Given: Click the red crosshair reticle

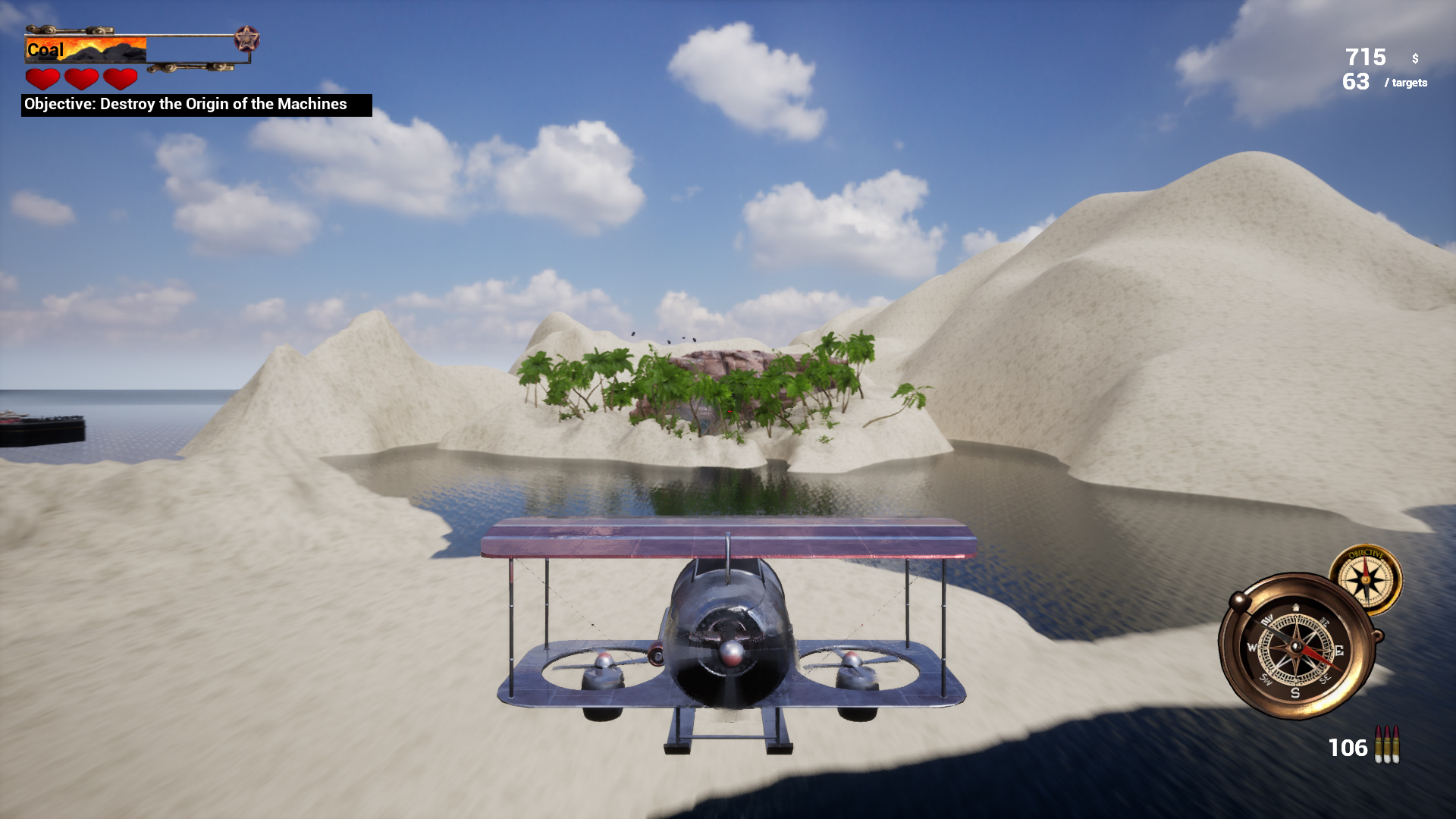Looking at the screenshot, I should (728, 409).
